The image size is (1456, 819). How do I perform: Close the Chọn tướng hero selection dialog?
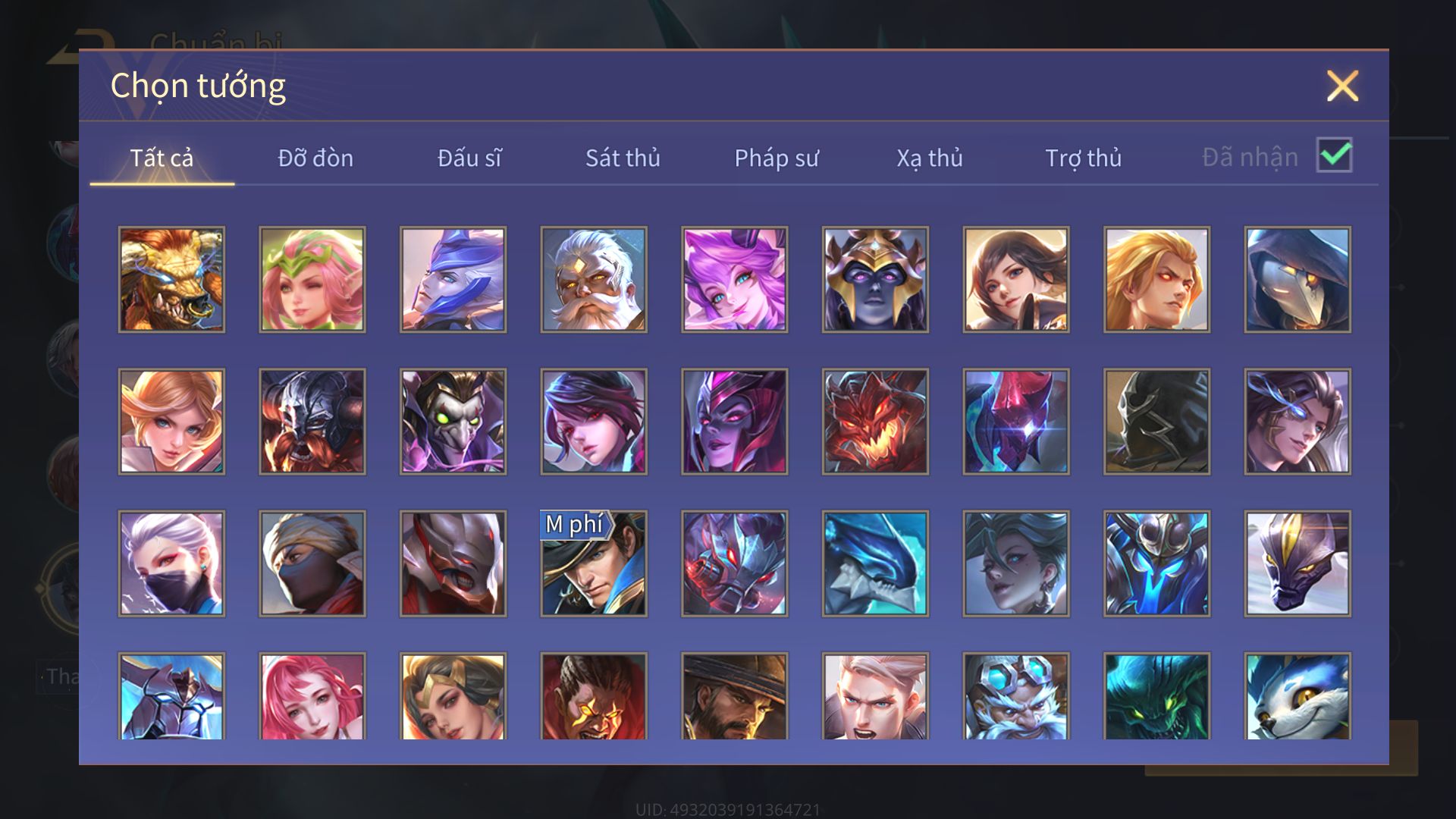click(1342, 86)
